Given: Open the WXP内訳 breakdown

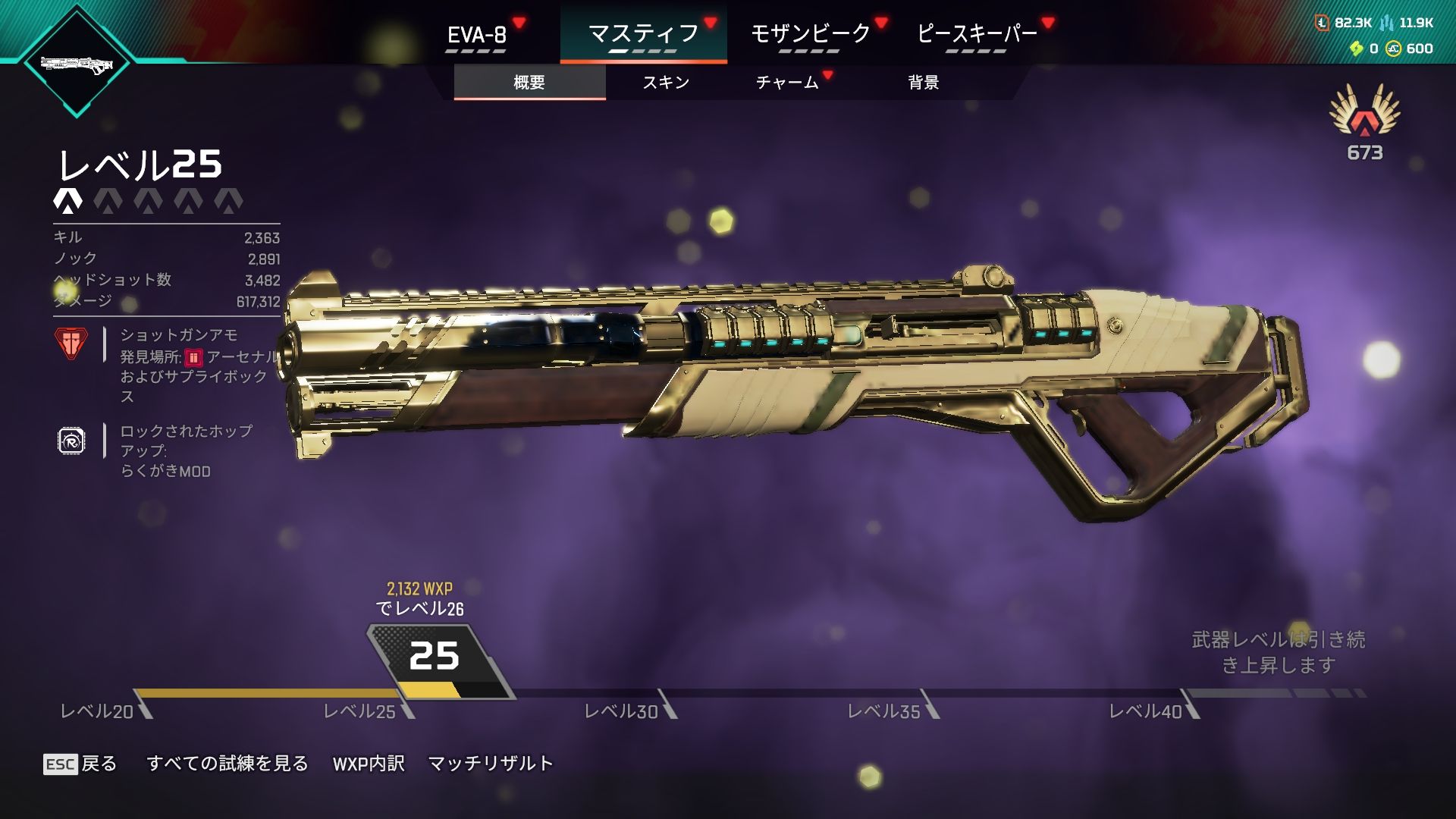Looking at the screenshot, I should tap(369, 764).
